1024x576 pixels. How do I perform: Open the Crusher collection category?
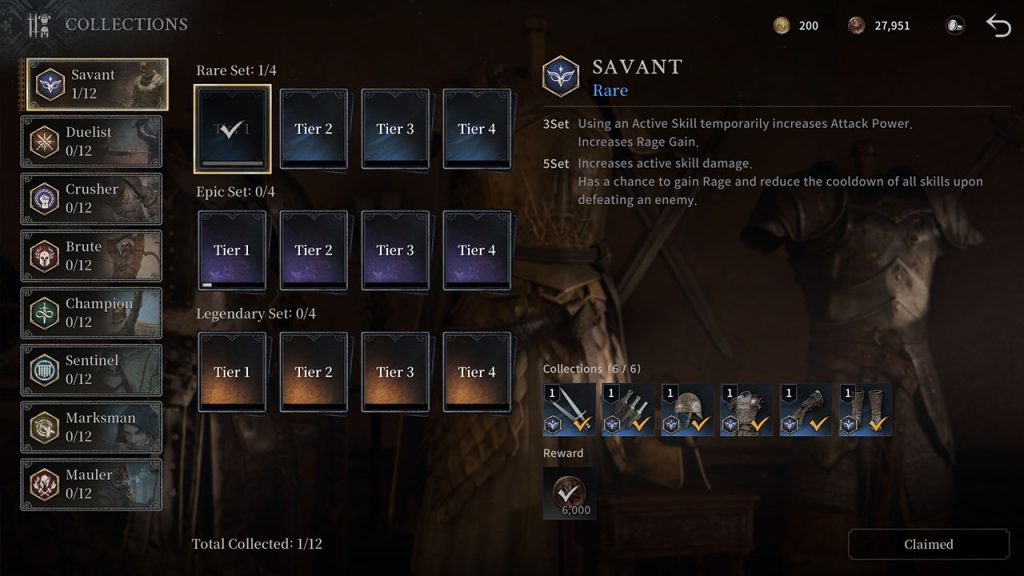click(92, 198)
